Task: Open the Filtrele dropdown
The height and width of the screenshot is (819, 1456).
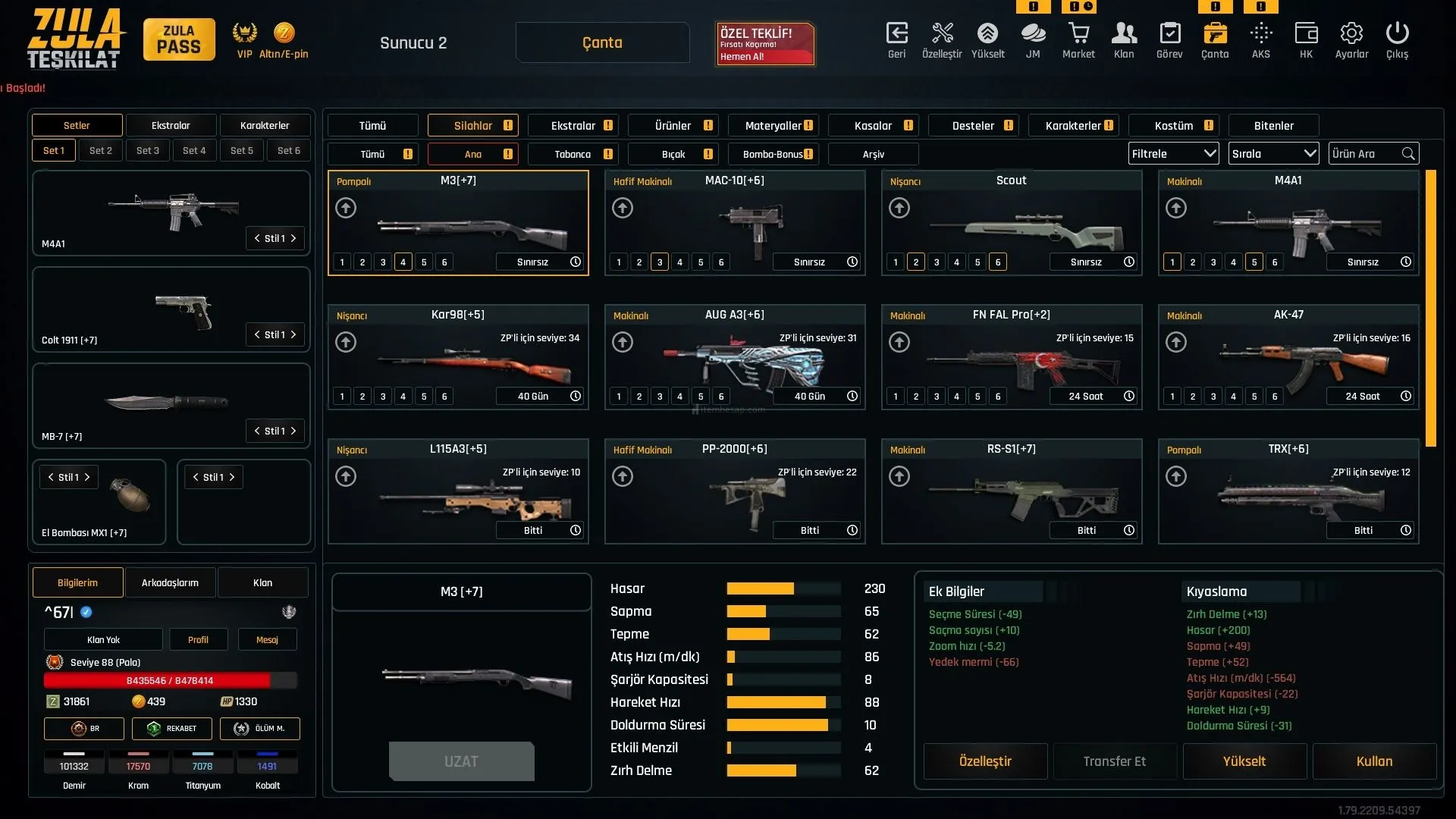Action: click(x=1173, y=154)
